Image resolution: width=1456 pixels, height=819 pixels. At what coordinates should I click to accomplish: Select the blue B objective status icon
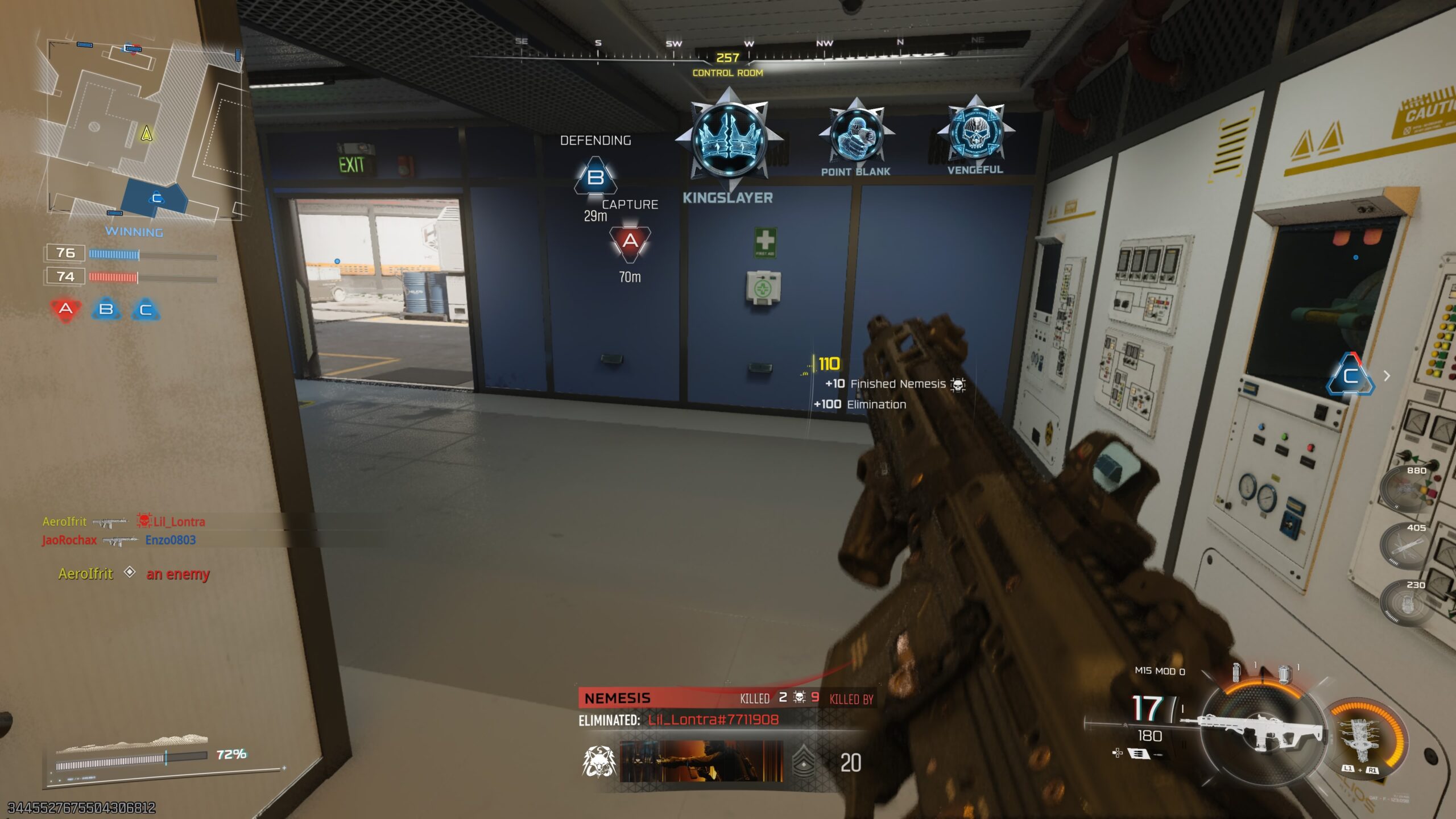(106, 309)
